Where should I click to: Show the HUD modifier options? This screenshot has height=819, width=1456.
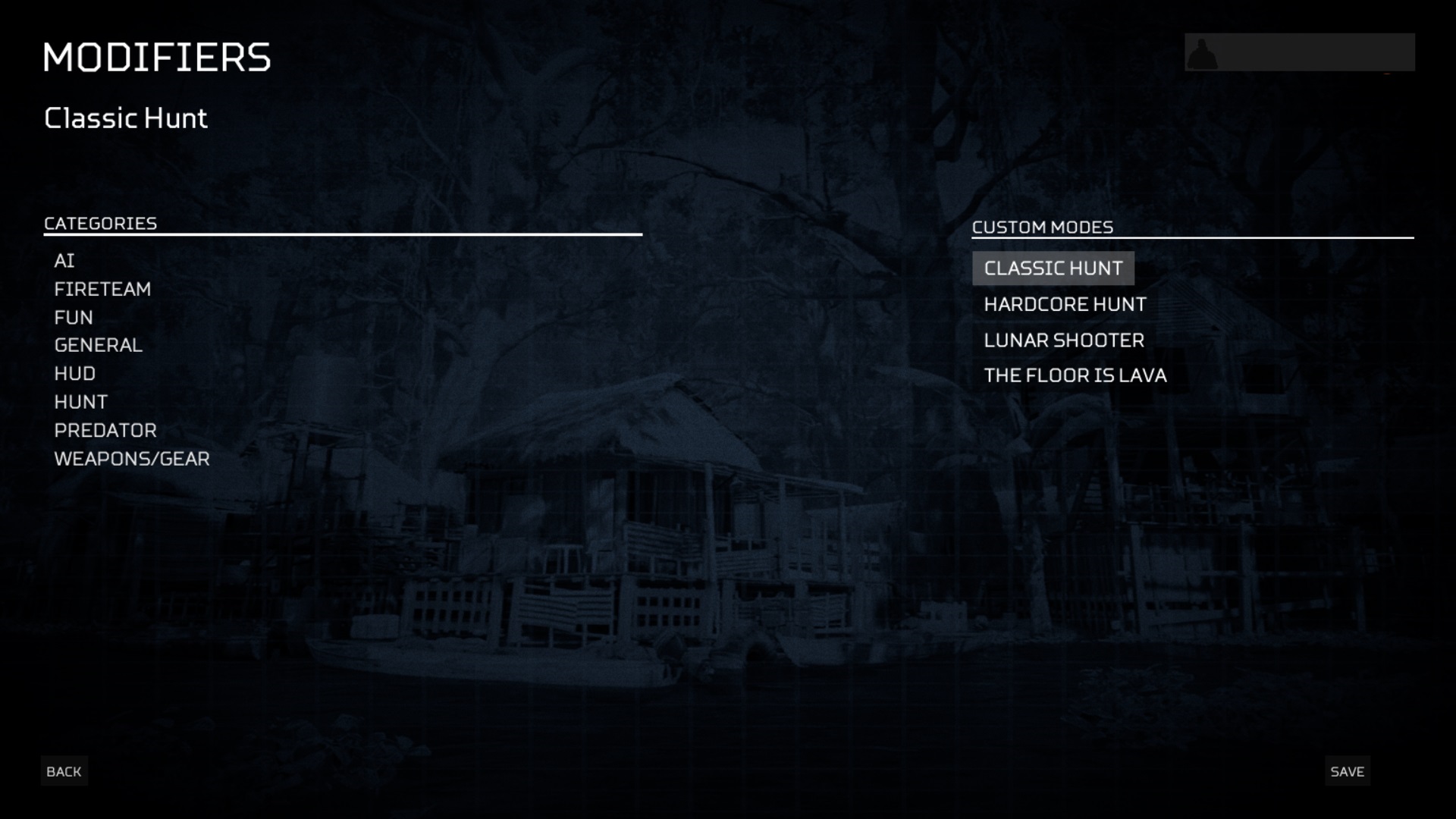pos(75,374)
